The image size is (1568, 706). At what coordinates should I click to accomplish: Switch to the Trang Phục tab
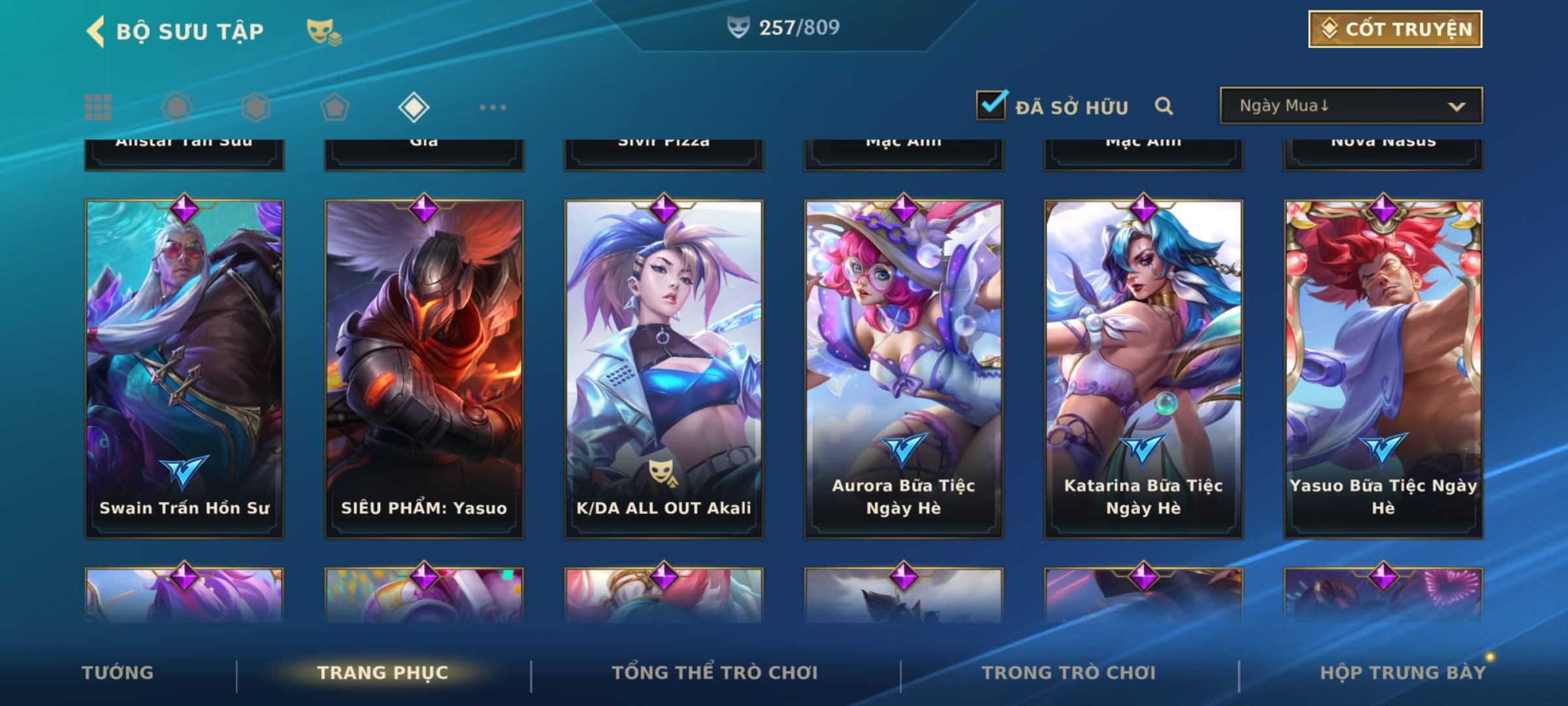click(x=383, y=673)
